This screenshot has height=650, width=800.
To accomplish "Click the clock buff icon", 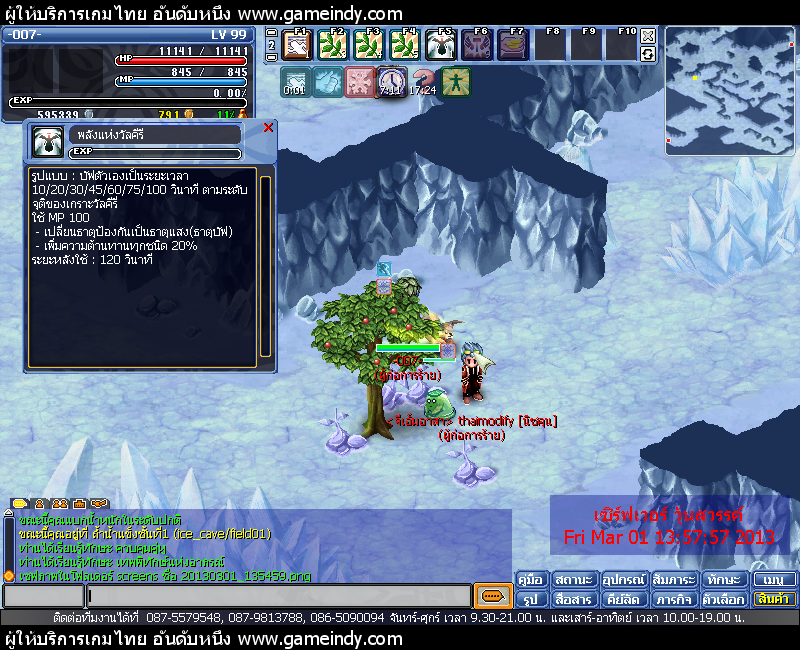I will (391, 82).
